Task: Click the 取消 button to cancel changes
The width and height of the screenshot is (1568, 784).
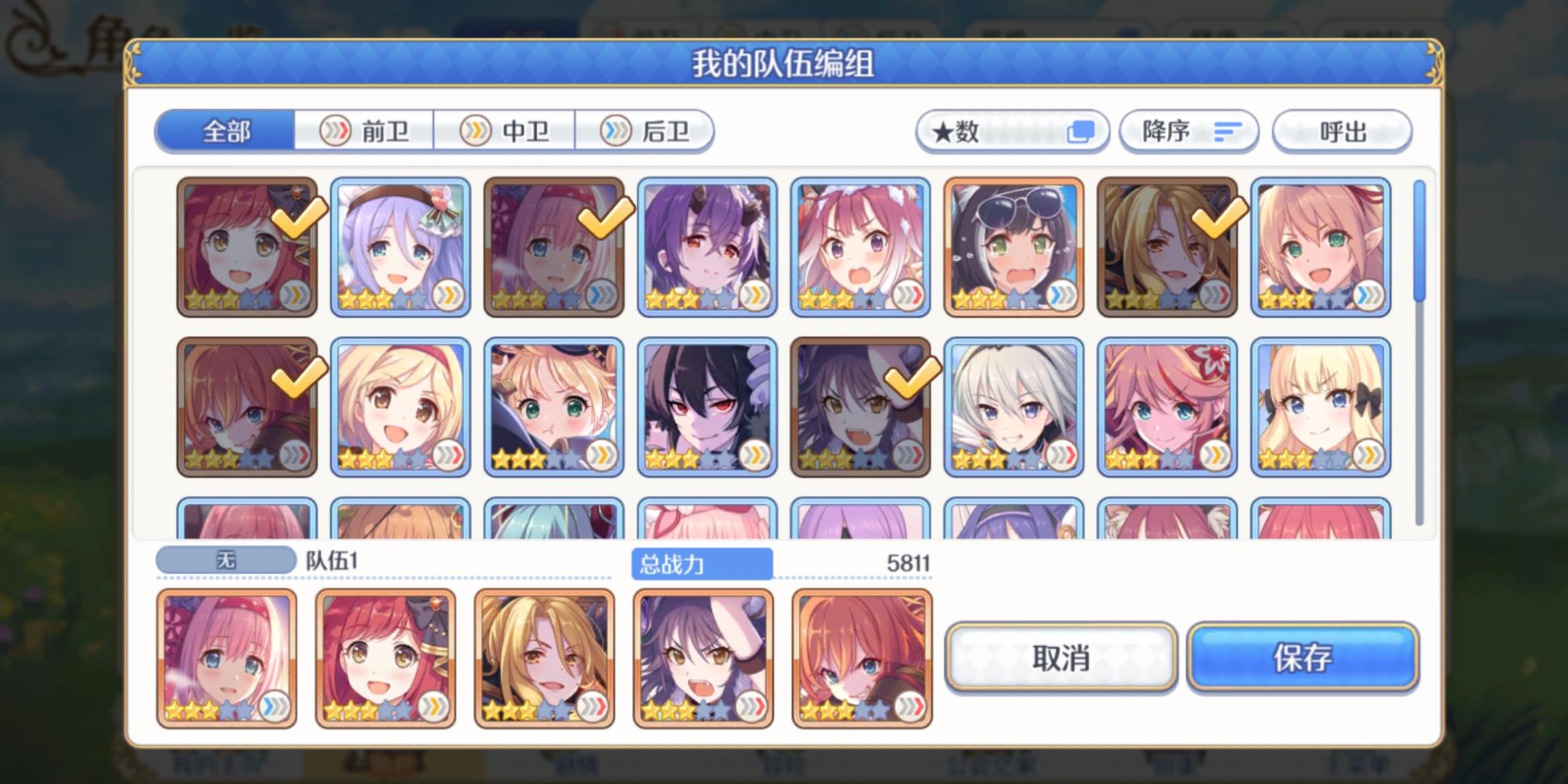Action: click(x=1062, y=658)
